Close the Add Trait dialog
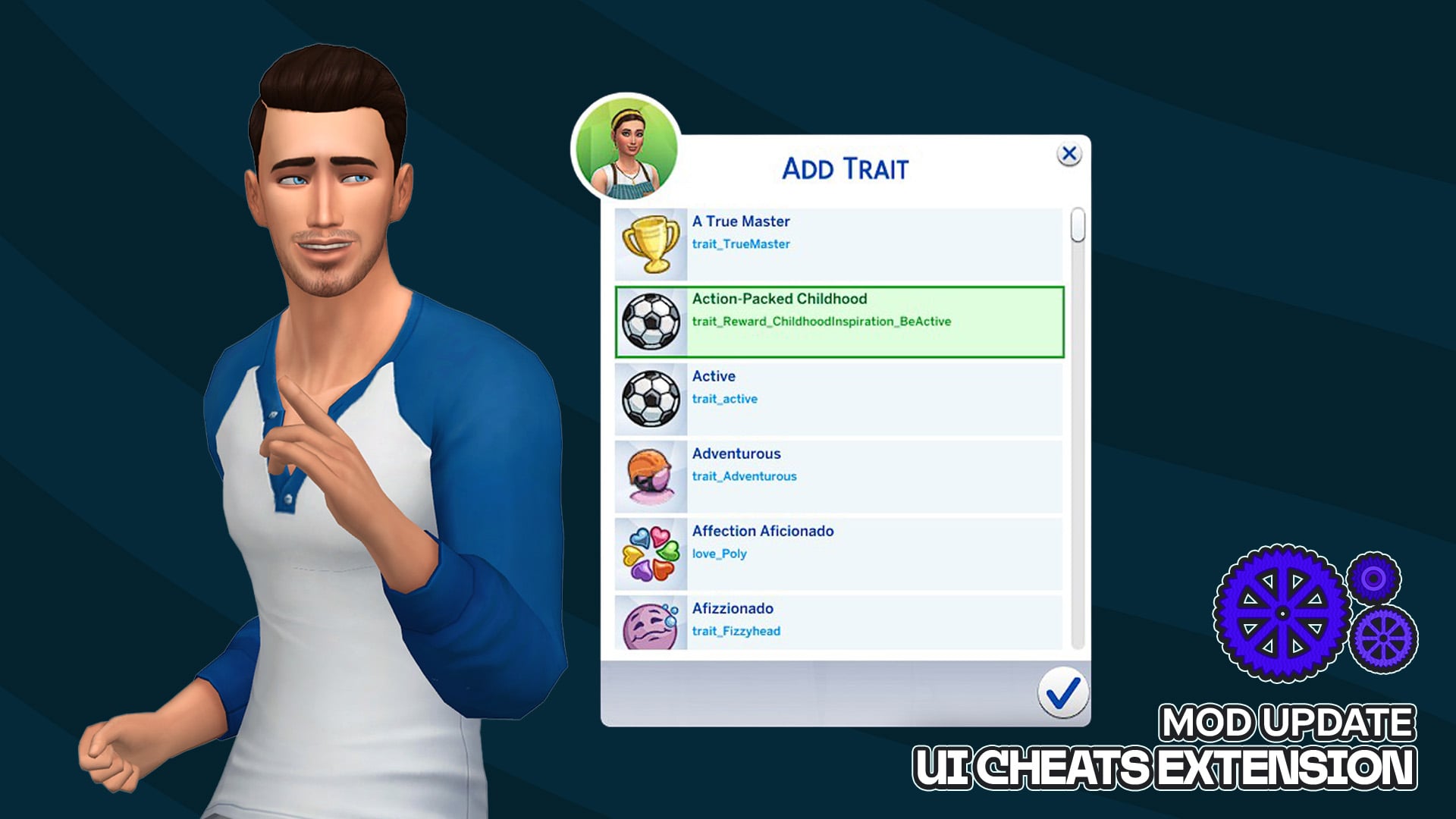Viewport: 1456px width, 819px height. click(x=1068, y=155)
